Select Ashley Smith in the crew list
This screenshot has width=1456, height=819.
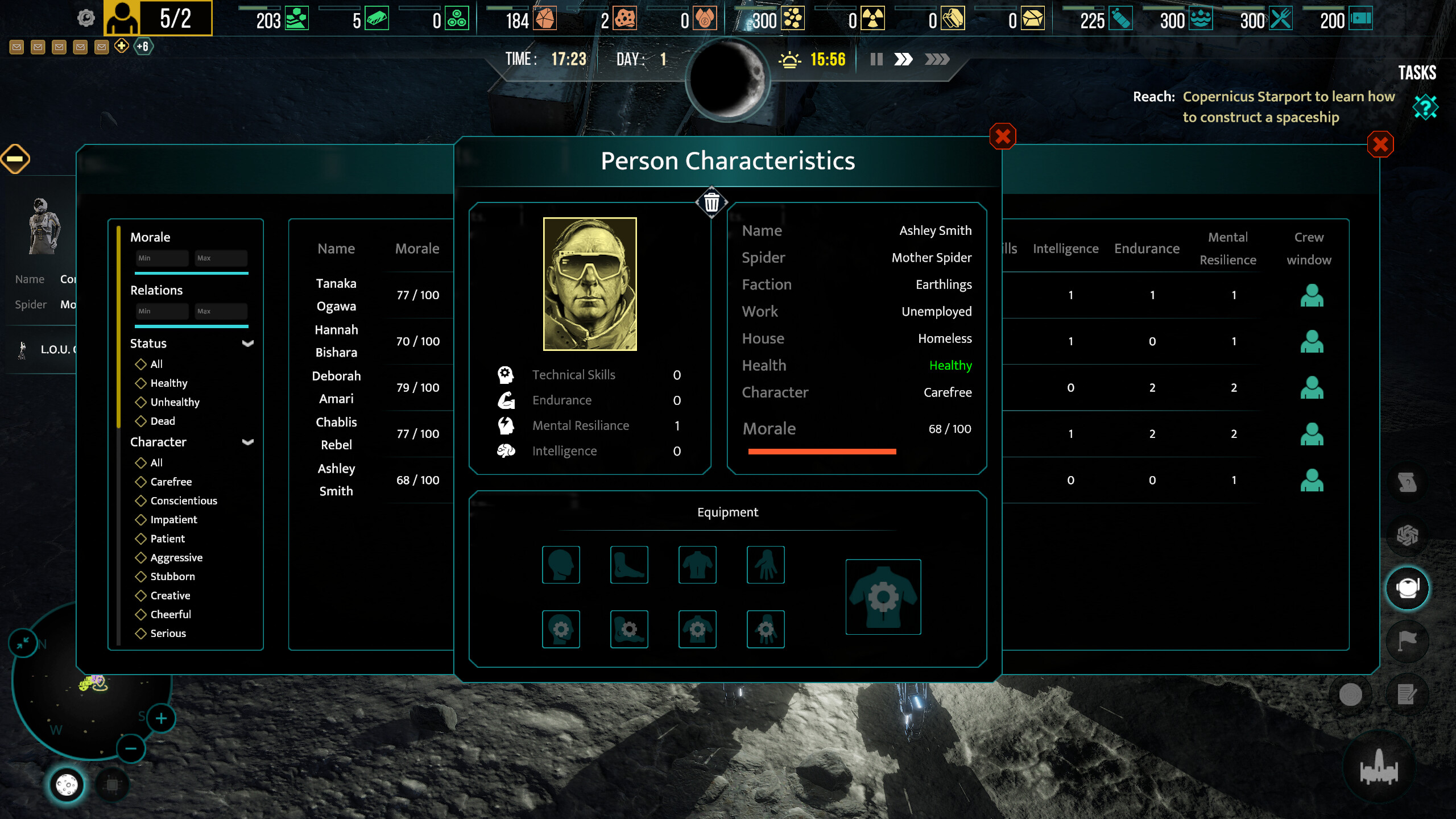336,479
